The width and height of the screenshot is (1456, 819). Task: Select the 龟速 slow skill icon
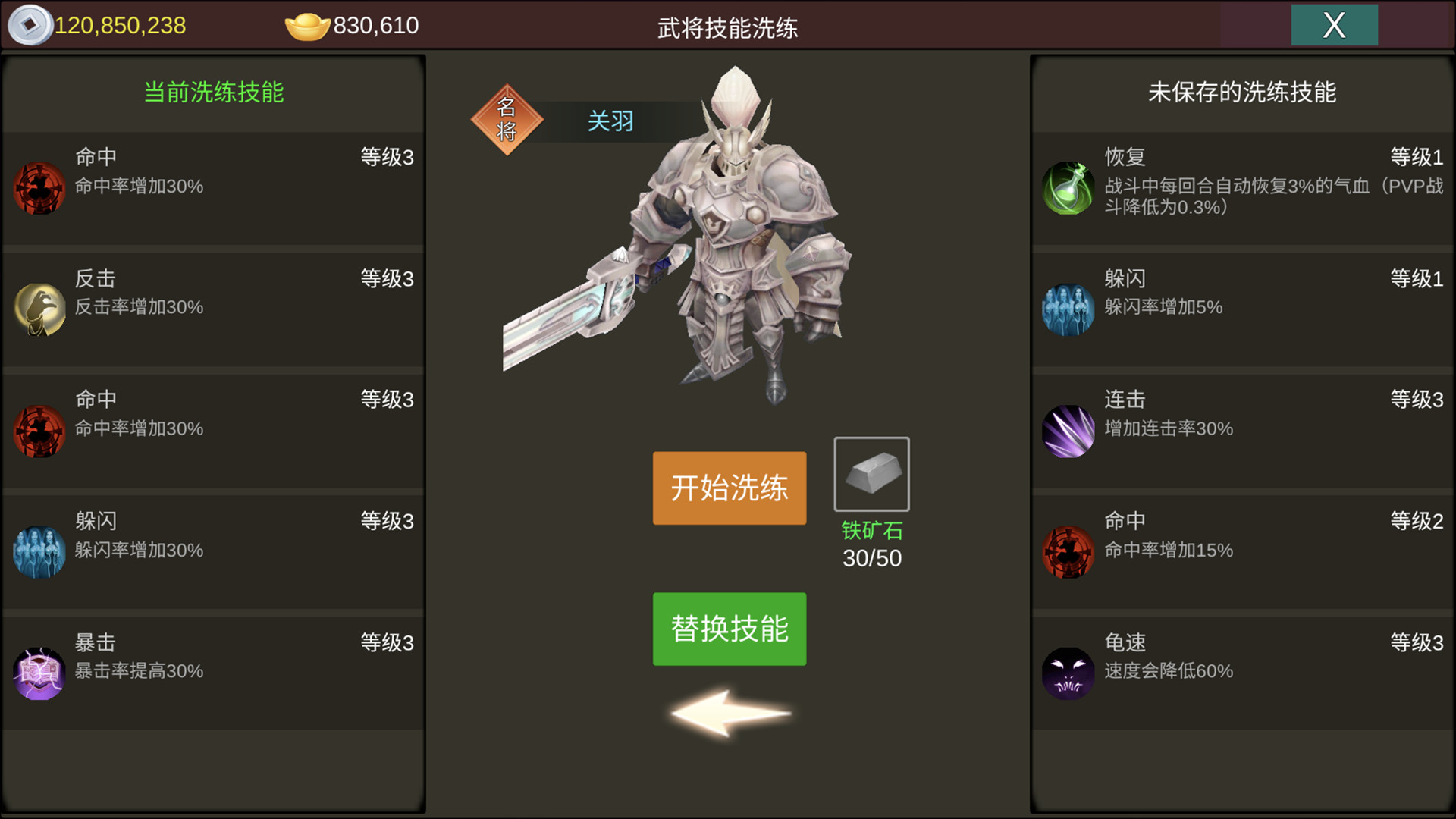tap(1068, 673)
